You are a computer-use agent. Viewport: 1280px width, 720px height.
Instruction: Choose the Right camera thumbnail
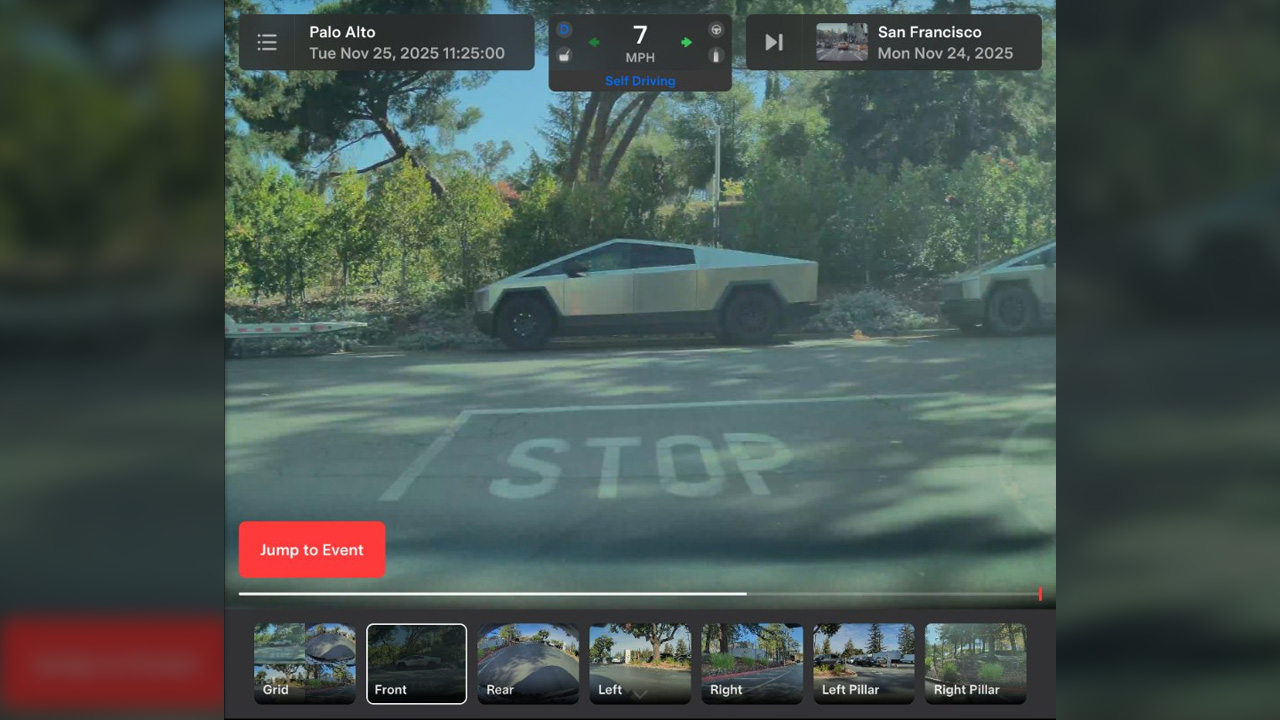752,663
